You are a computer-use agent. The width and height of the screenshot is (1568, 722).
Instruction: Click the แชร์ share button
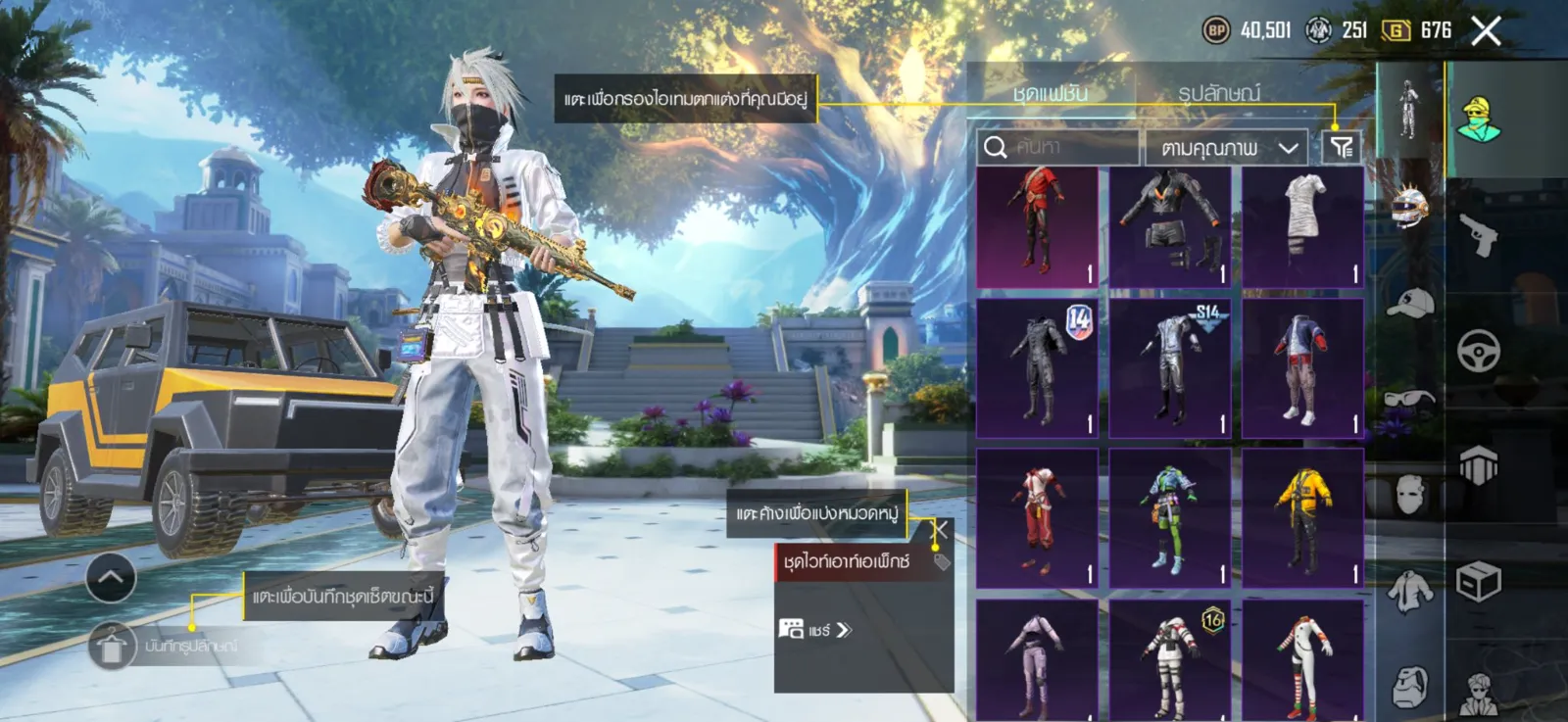tap(816, 630)
